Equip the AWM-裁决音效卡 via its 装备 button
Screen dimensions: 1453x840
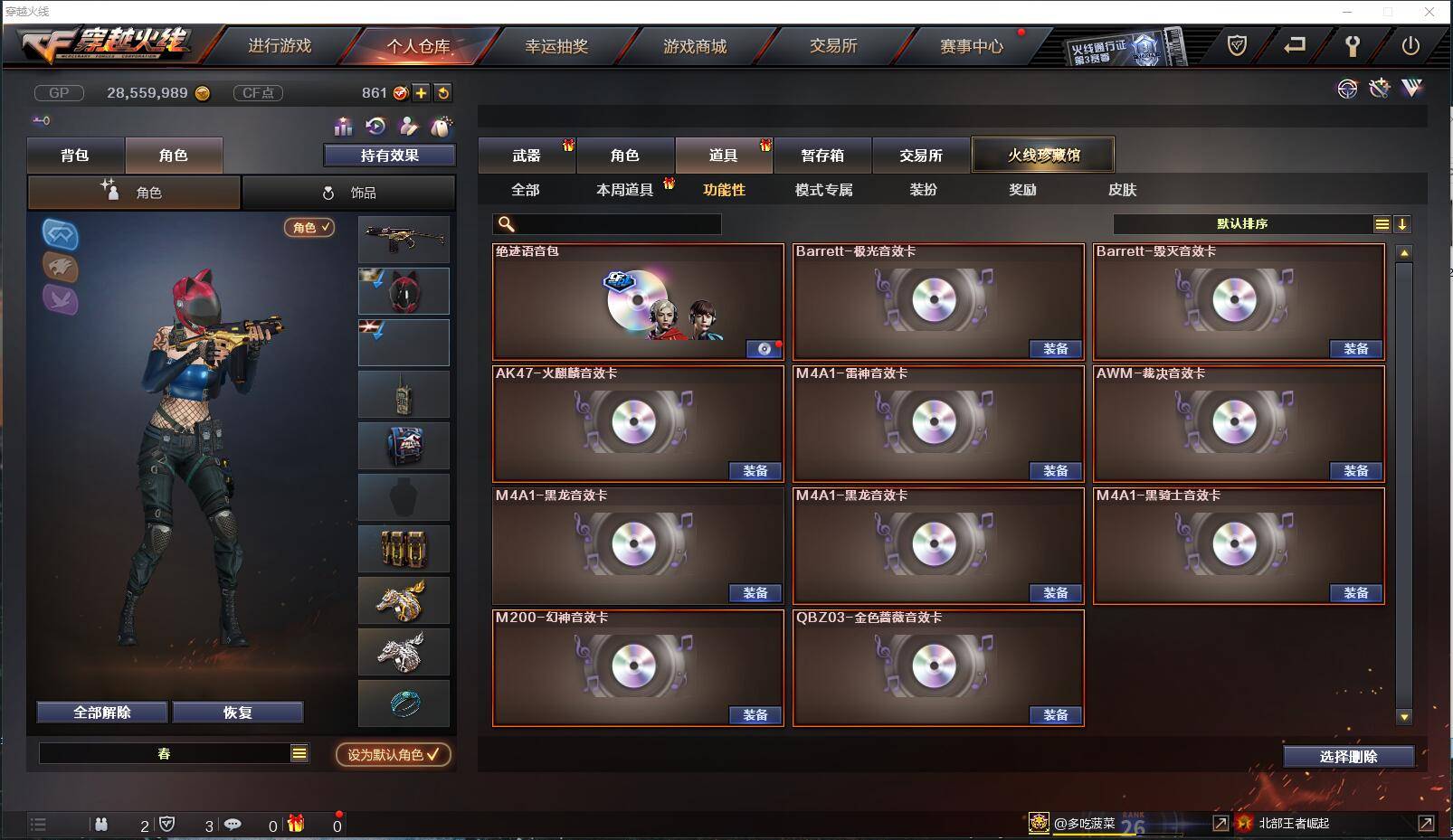pyautogui.click(x=1355, y=471)
